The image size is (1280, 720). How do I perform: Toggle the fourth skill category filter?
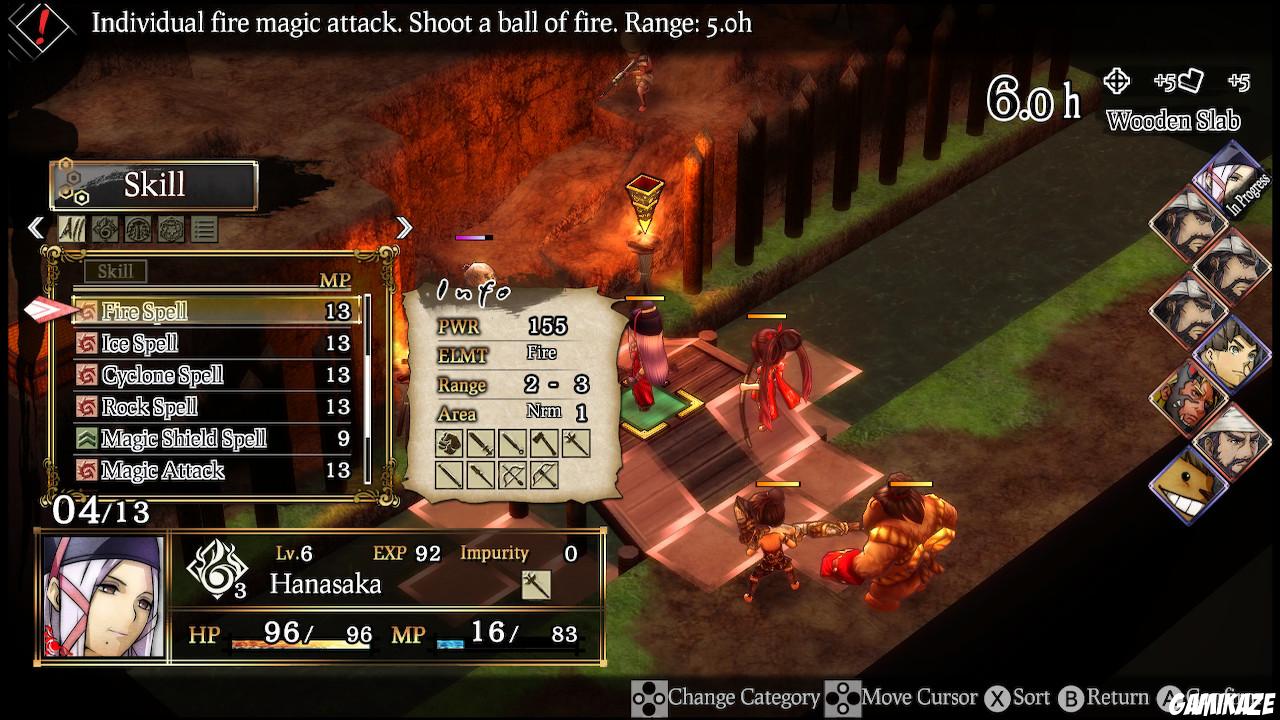tap(173, 229)
